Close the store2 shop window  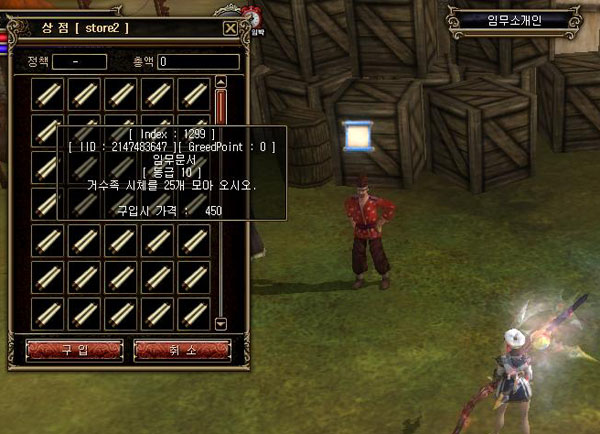(x=231, y=29)
